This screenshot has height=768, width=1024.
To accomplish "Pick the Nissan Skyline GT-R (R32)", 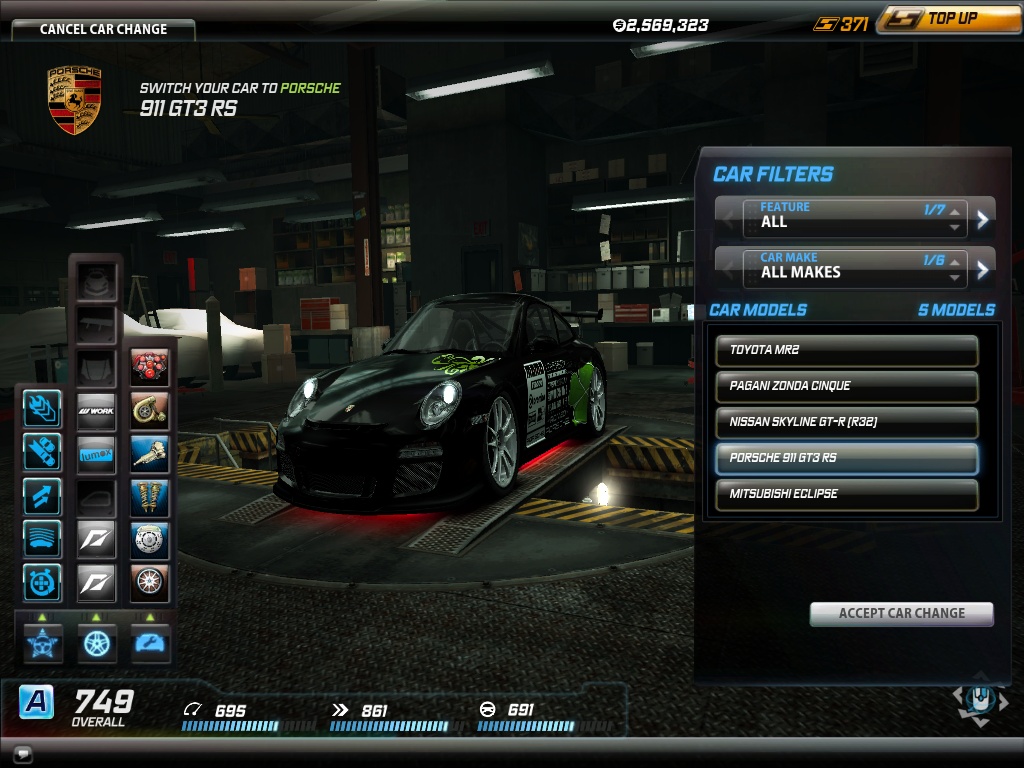I will point(846,423).
